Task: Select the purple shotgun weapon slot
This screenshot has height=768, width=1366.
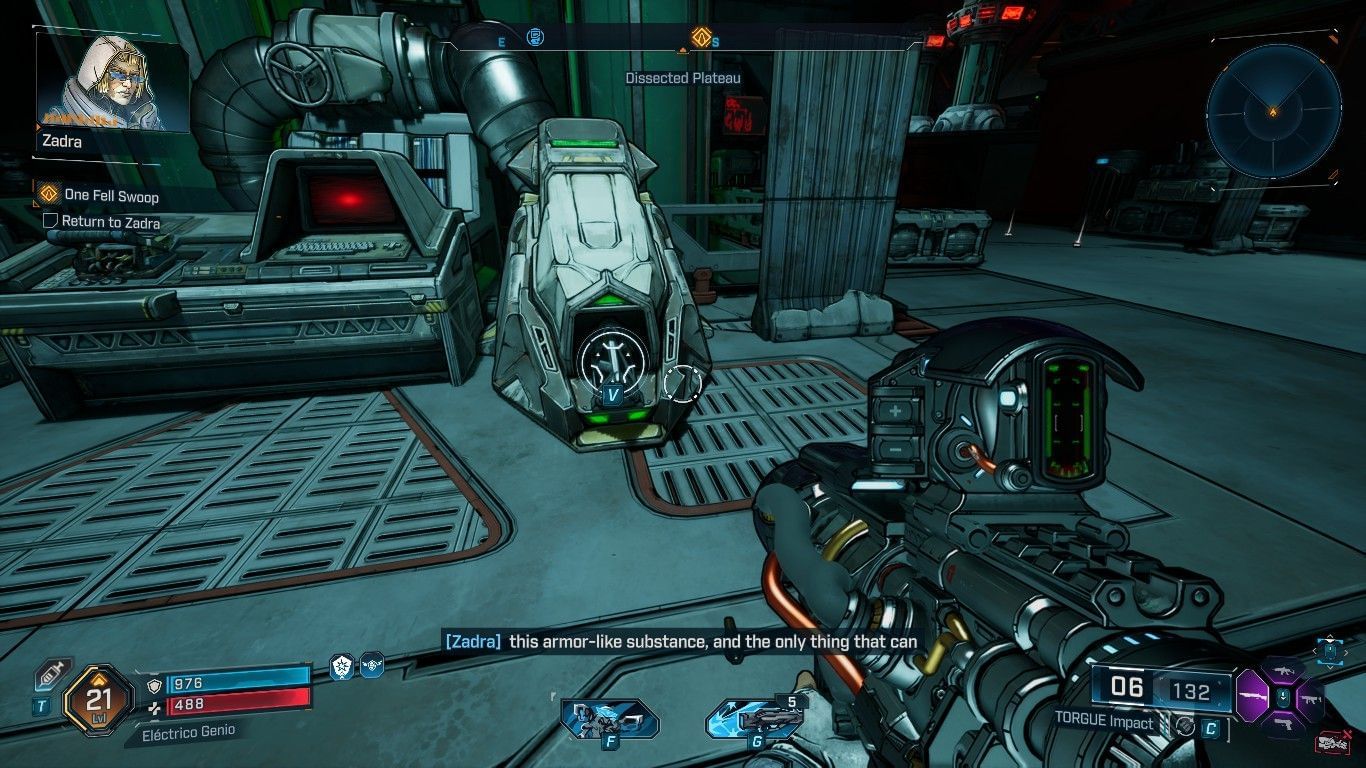Action: tap(1253, 694)
